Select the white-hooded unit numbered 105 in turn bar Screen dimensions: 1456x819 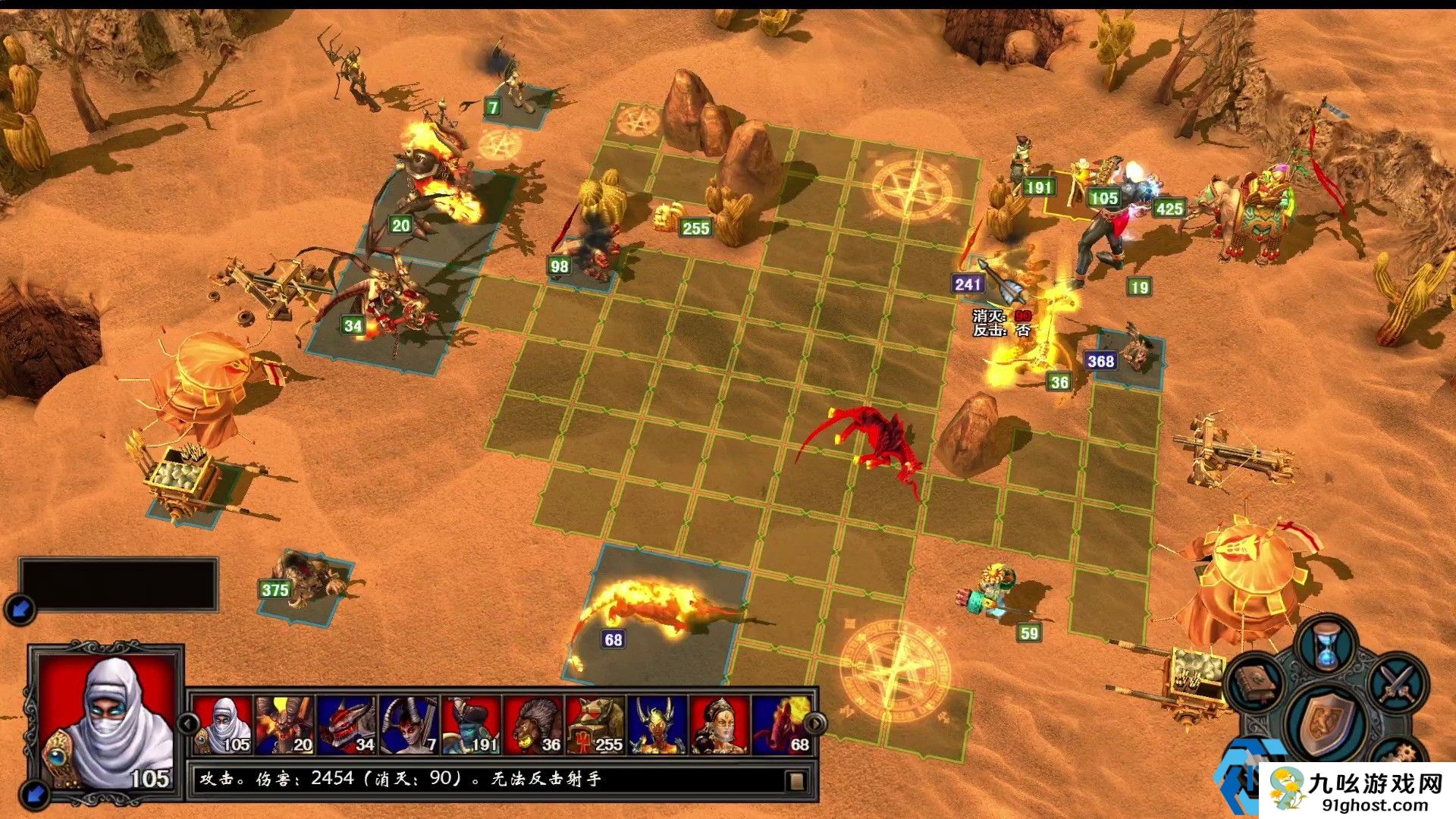(x=223, y=724)
